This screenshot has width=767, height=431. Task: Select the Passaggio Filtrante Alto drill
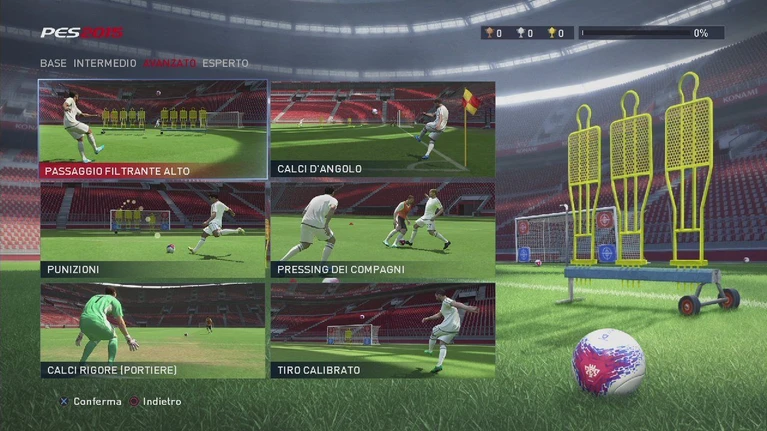pyautogui.click(x=152, y=129)
